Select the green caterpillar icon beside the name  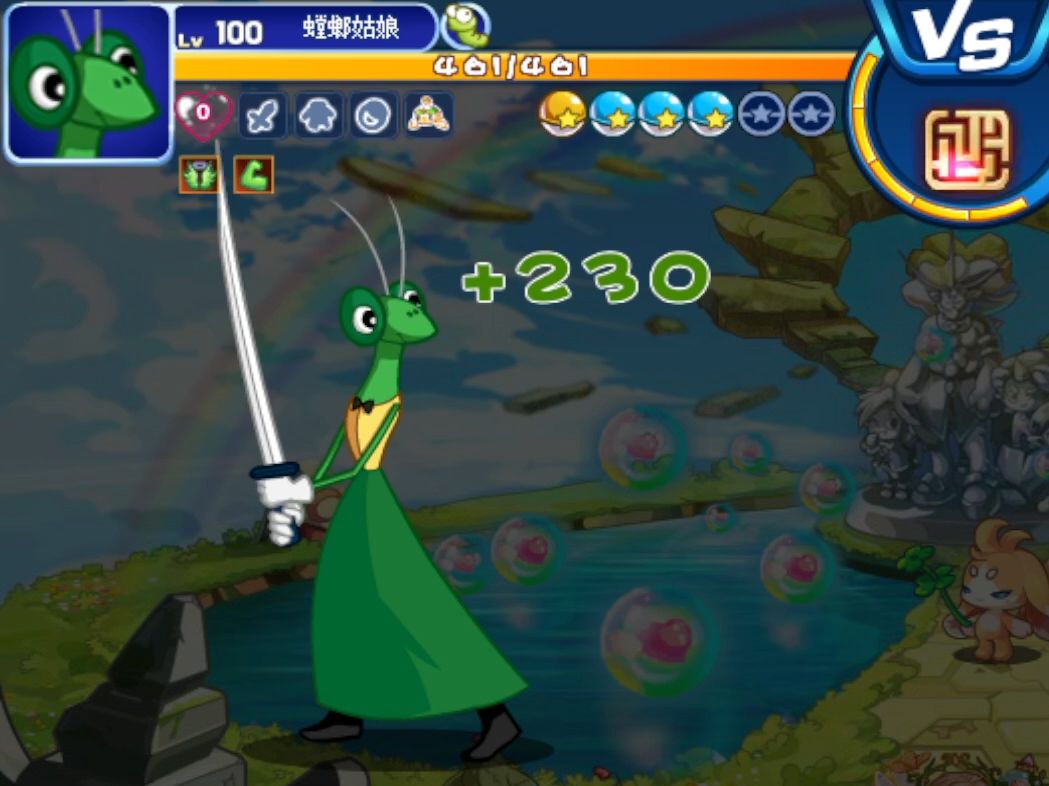(464, 25)
